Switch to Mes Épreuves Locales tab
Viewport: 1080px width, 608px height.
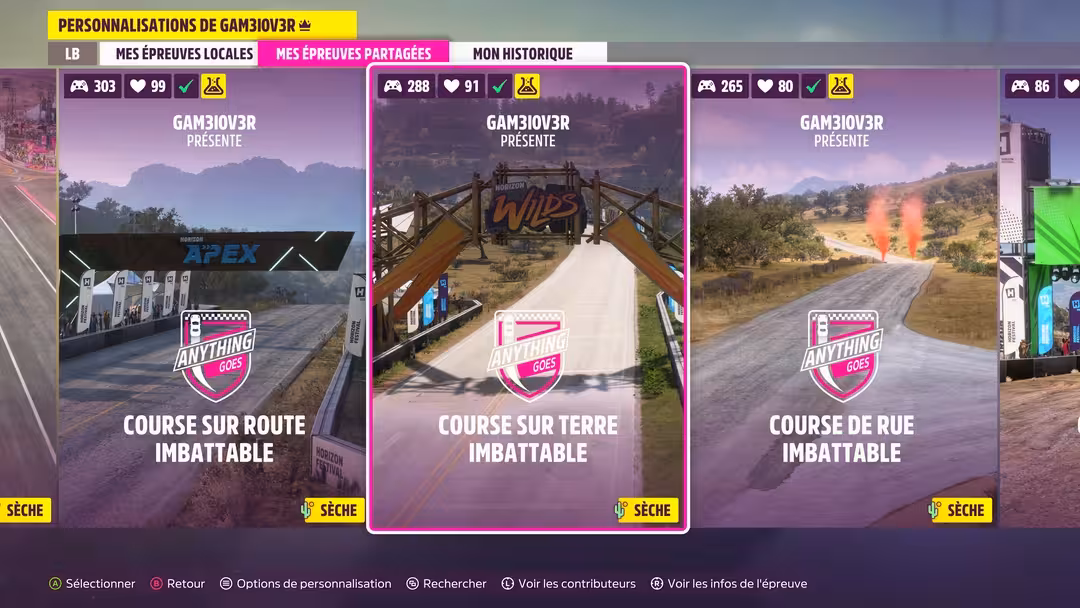click(x=184, y=54)
